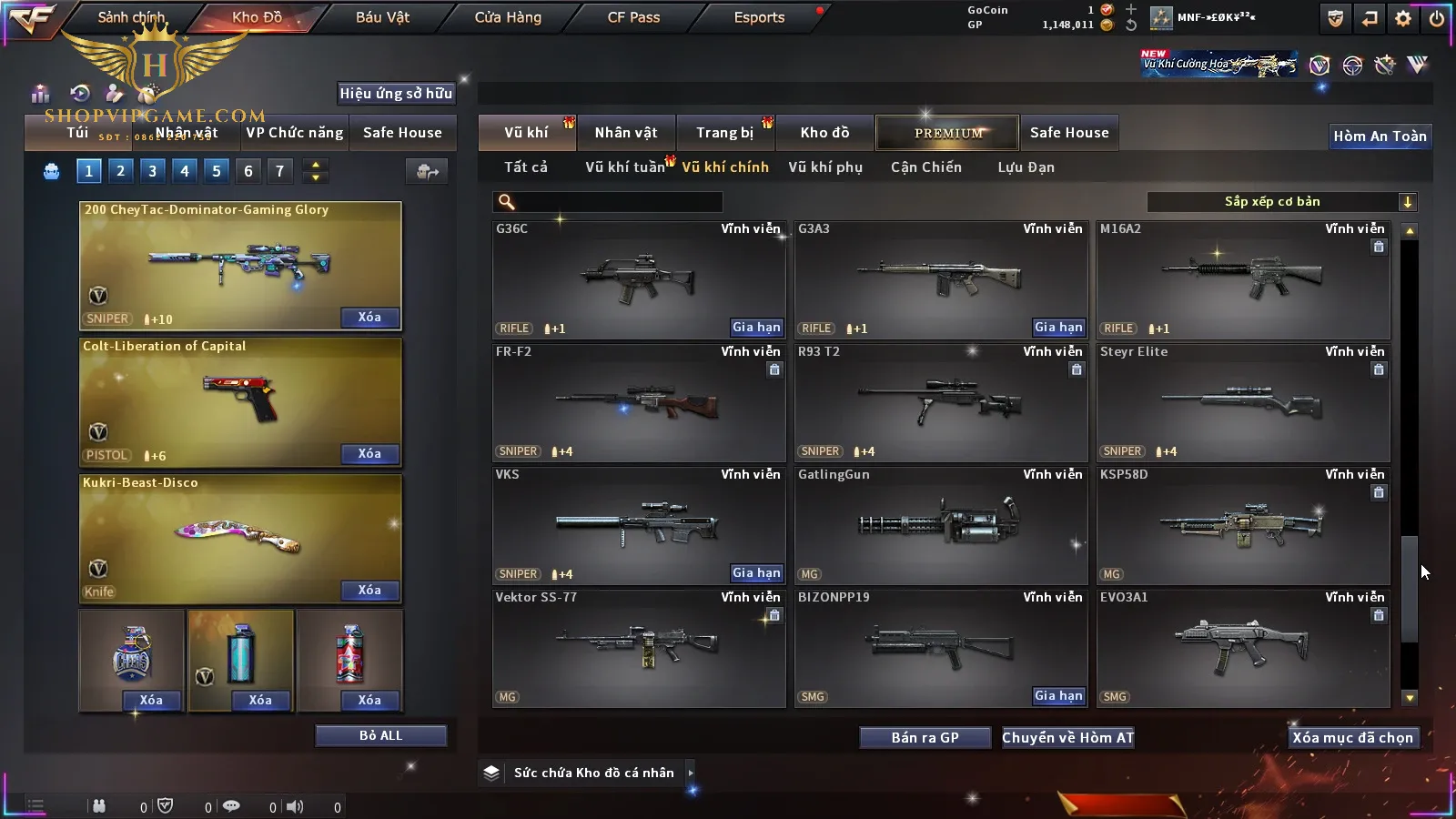Open the gear settings icon
Image resolution: width=1456 pixels, height=819 pixels.
click(1403, 18)
